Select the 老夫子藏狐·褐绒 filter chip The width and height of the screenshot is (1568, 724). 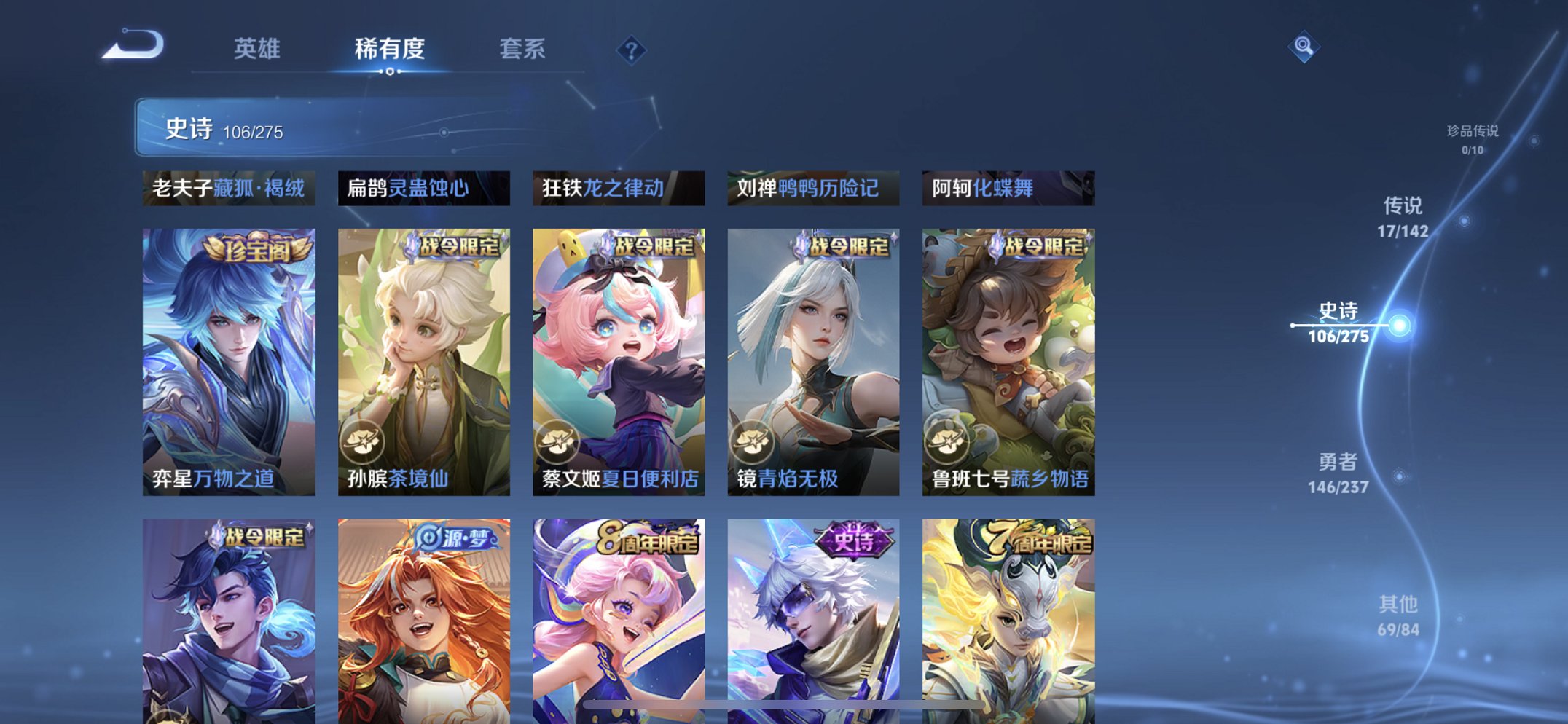(229, 189)
